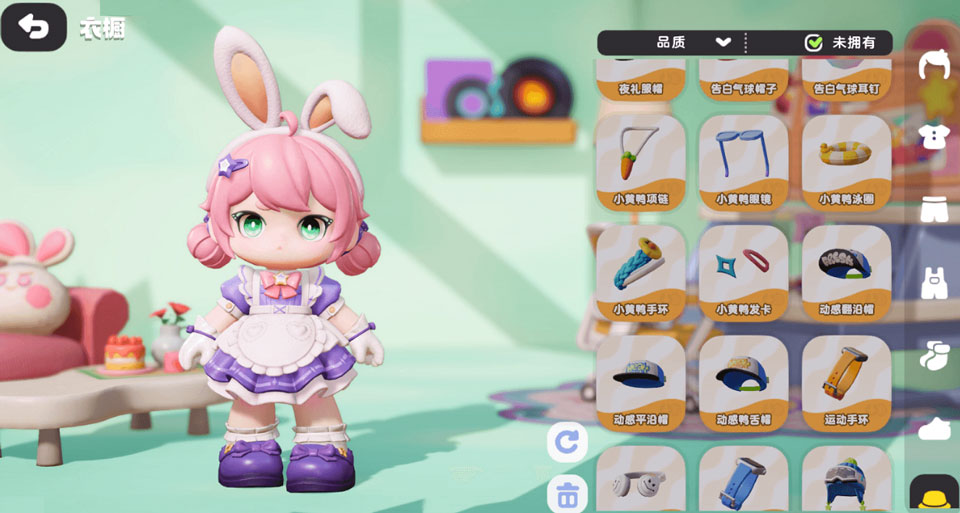
Task: Switch to the socks category tab
Action: pyautogui.click(x=934, y=355)
